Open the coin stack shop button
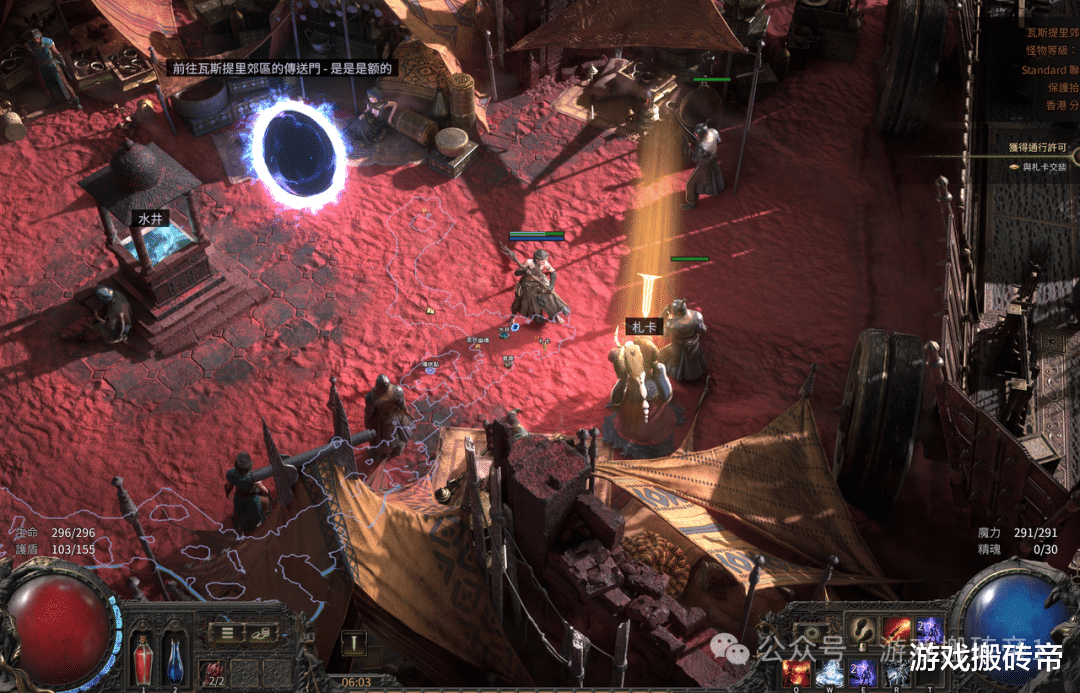This screenshot has height=693, width=1080. (x=262, y=633)
